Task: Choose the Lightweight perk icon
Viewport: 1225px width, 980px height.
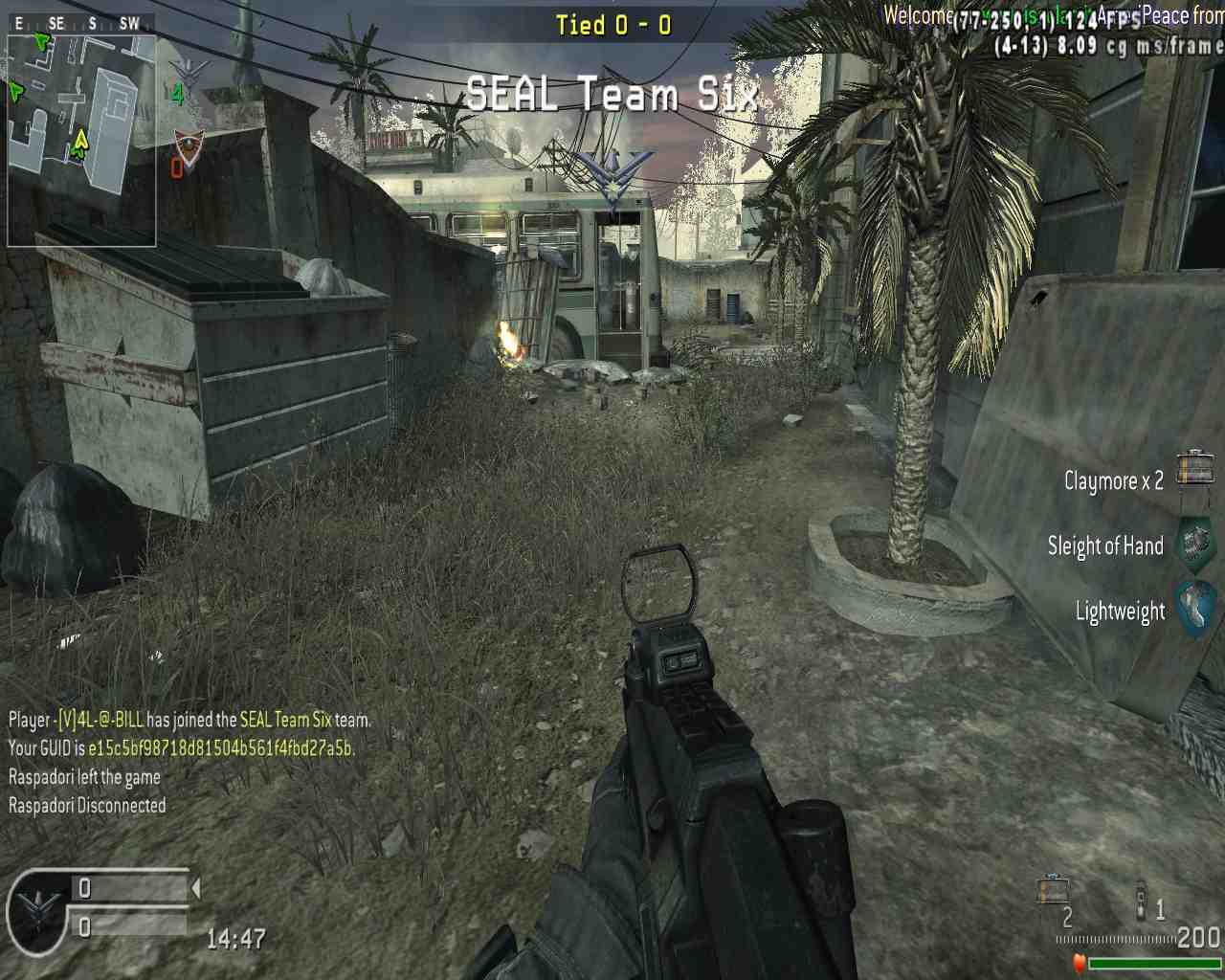Action: (x=1195, y=609)
